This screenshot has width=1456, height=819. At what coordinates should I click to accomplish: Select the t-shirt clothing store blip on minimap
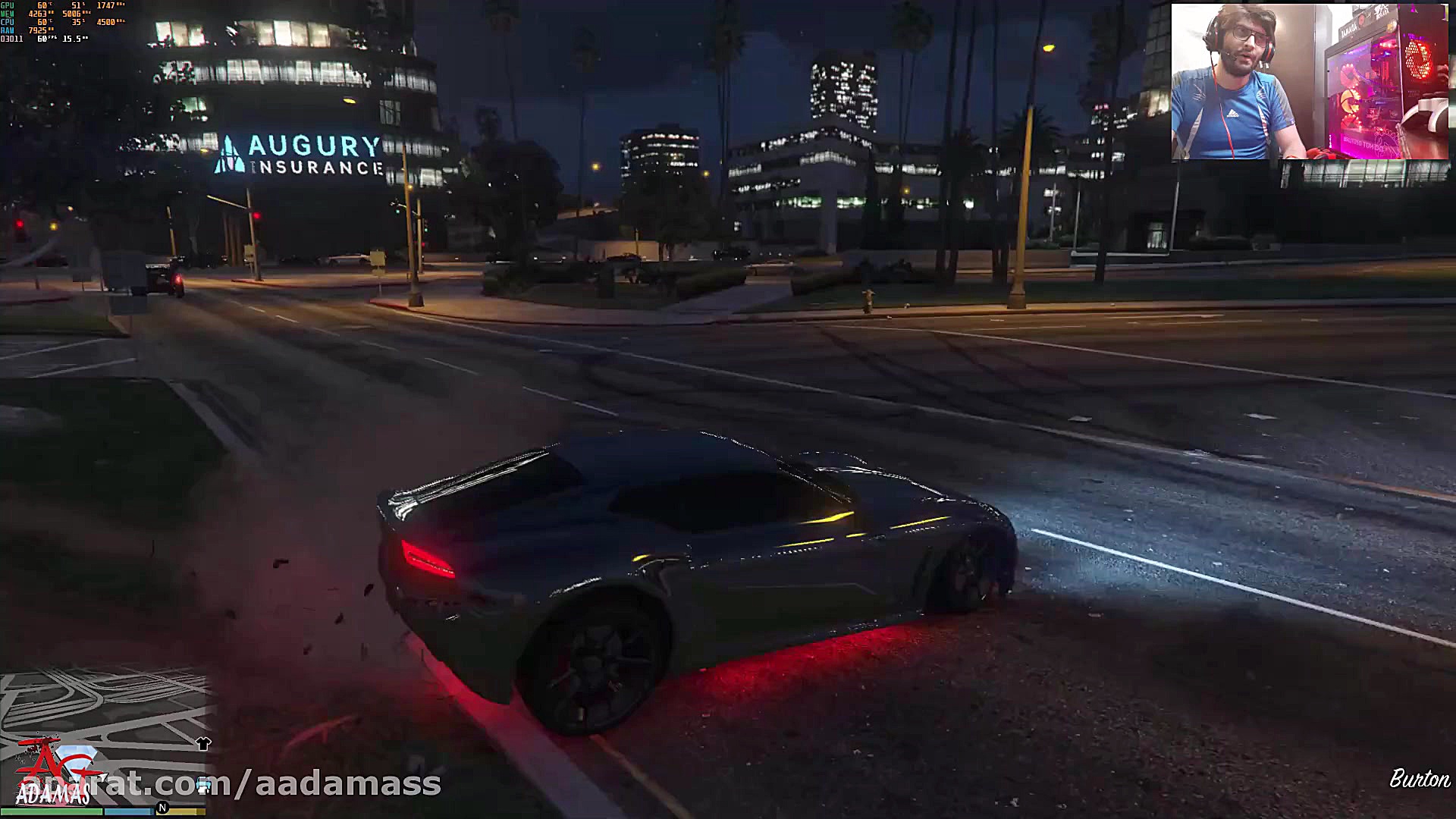tap(204, 743)
